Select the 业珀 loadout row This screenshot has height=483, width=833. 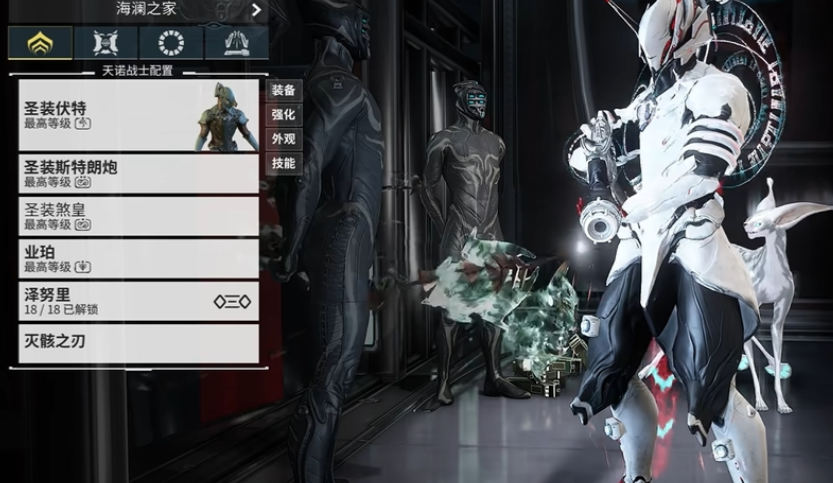tap(138, 259)
